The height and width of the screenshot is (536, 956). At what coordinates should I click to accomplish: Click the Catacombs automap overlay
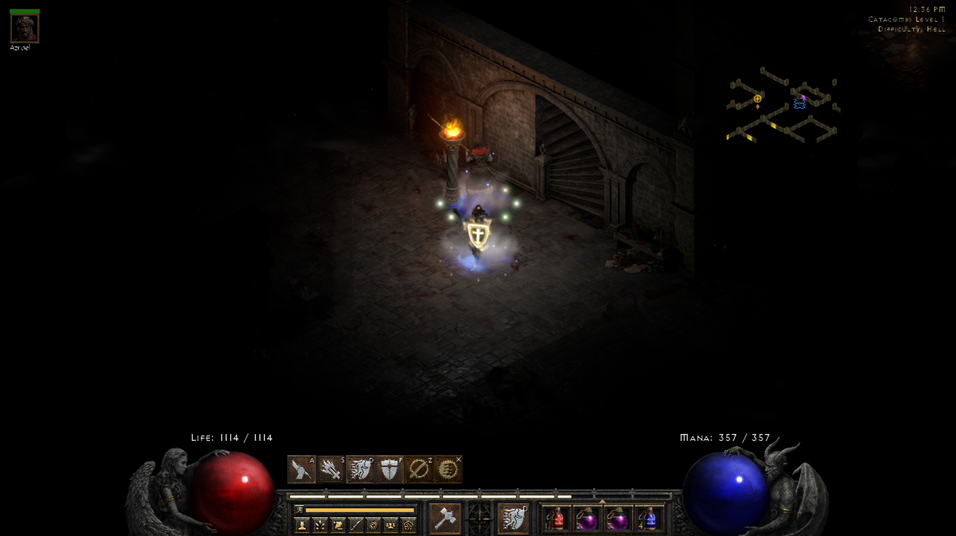[x=782, y=106]
